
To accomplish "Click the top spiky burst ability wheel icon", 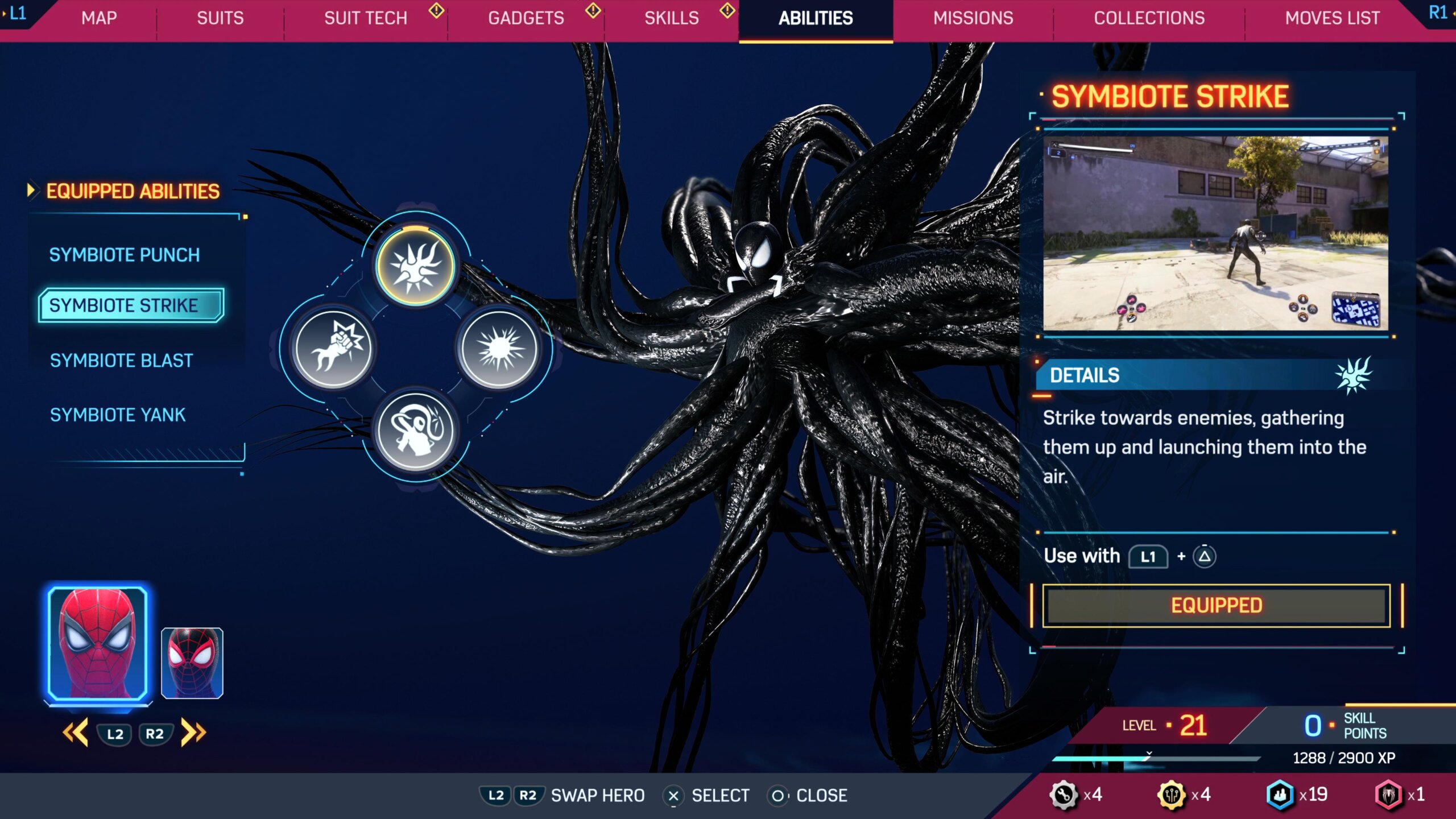I will (x=416, y=266).
